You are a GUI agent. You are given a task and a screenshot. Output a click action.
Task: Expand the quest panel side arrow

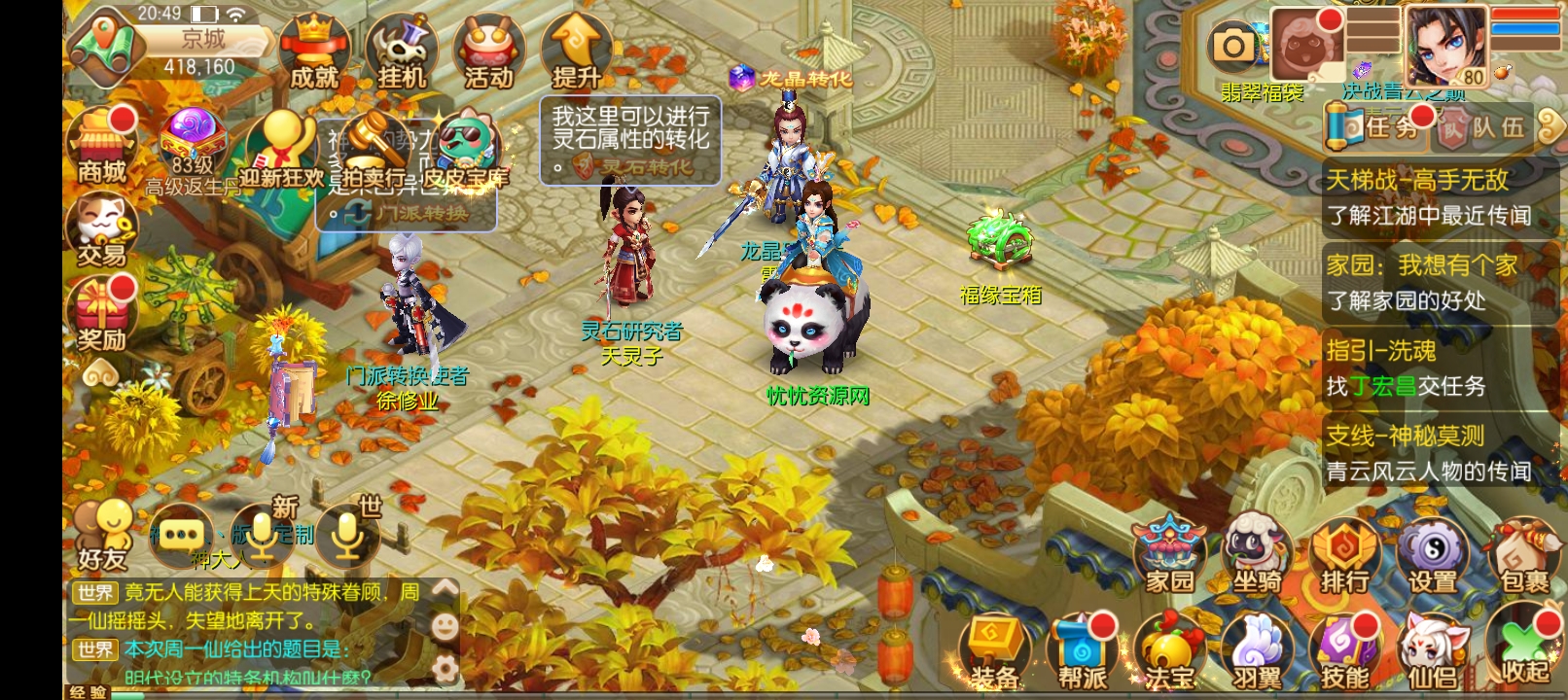point(1550,127)
